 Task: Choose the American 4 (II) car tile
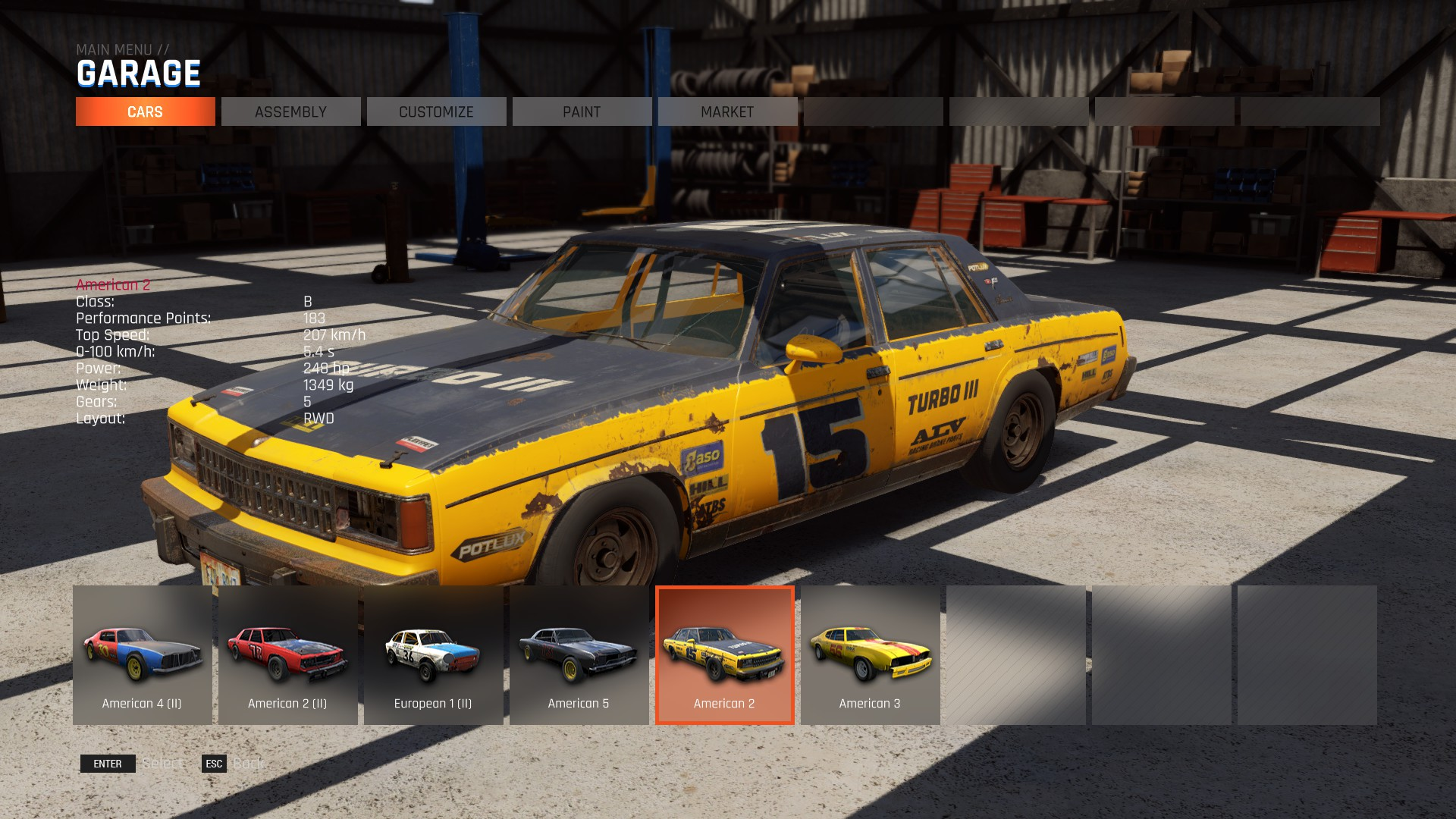143,655
